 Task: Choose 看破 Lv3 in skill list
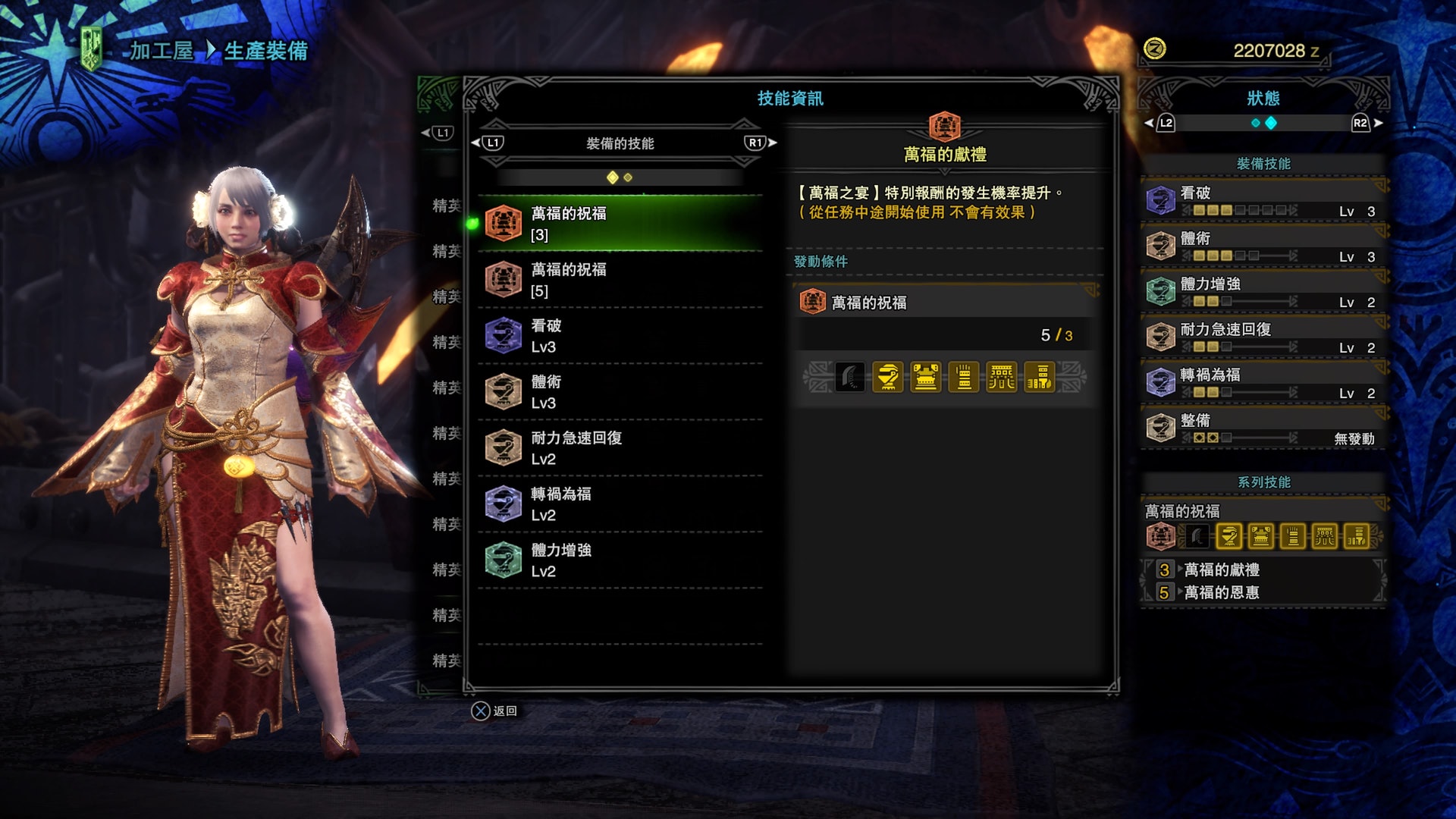[x=620, y=336]
